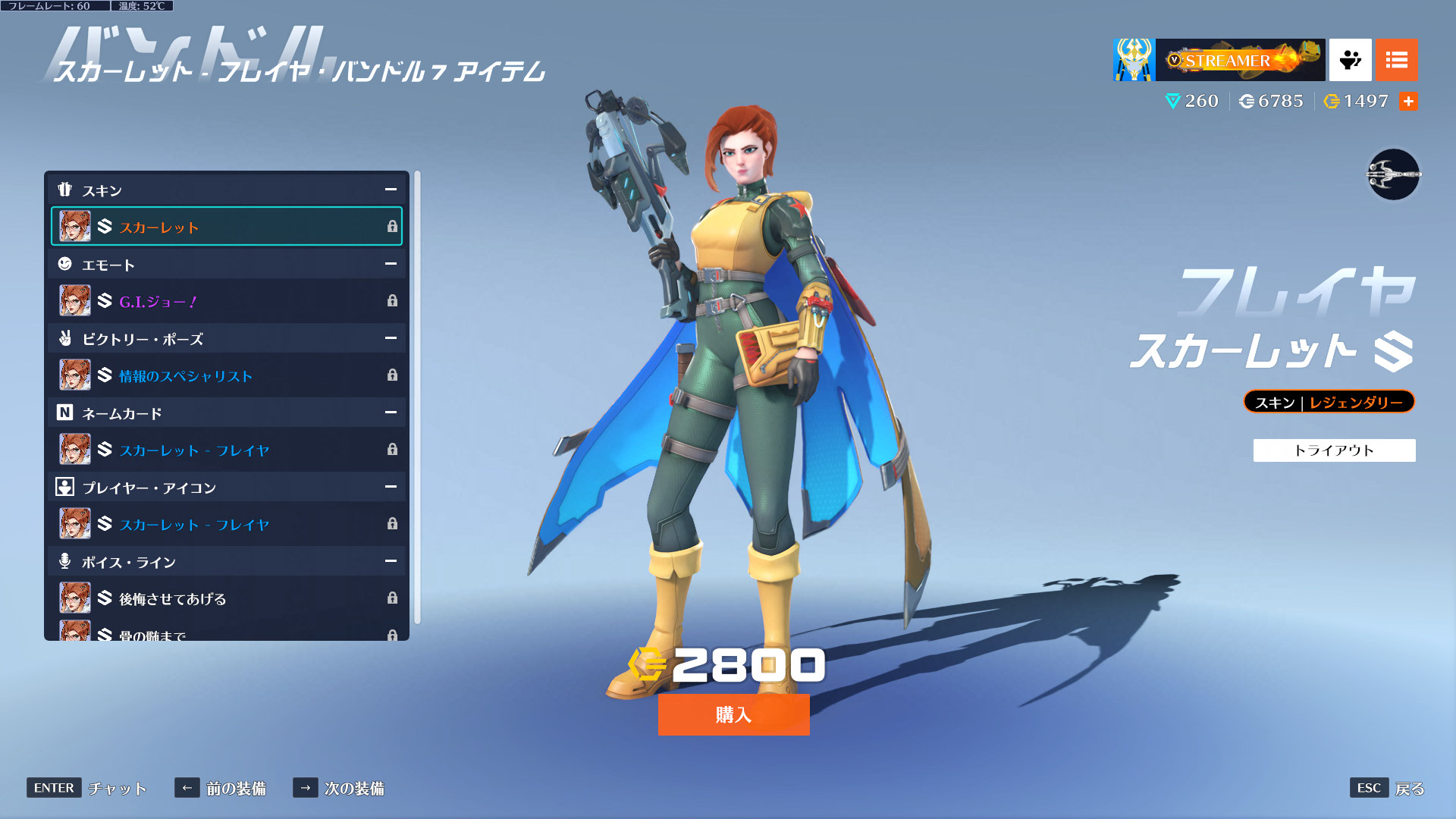Collapse the ネームカード section
This screenshot has width=1456, height=819.
391,413
